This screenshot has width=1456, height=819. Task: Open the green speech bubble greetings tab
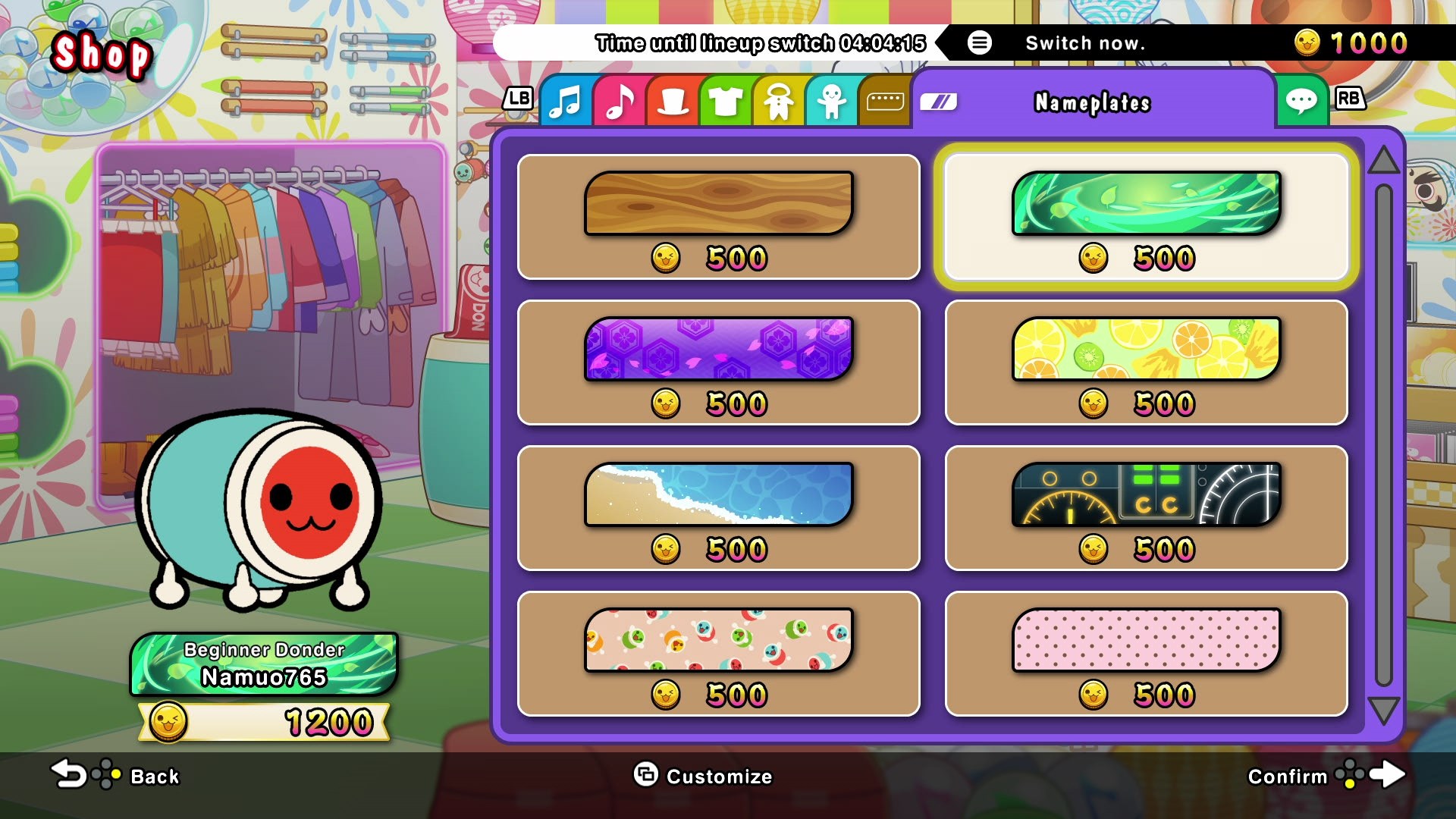tap(1302, 101)
